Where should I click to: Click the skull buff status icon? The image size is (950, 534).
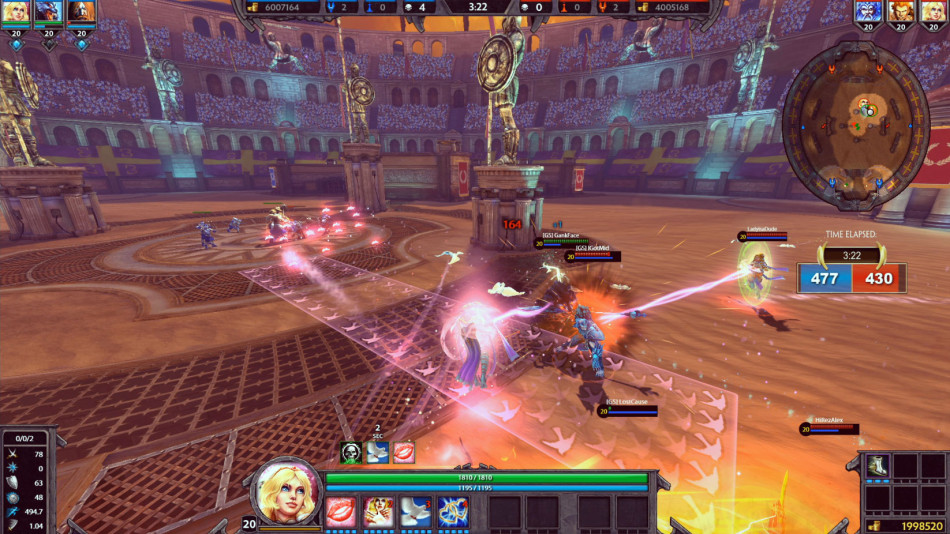350,452
